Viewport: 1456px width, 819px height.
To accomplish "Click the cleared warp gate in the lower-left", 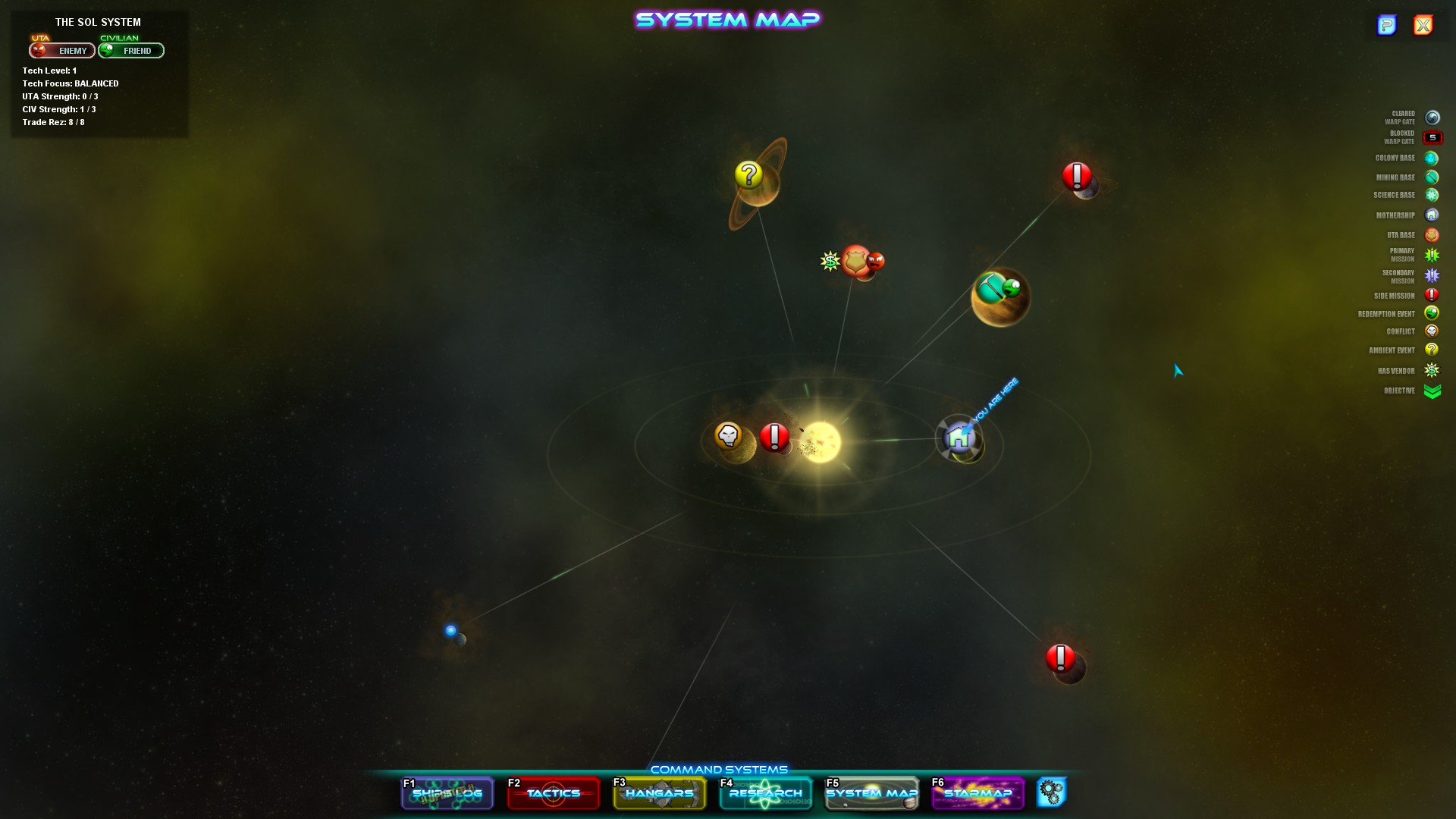I will (x=450, y=629).
